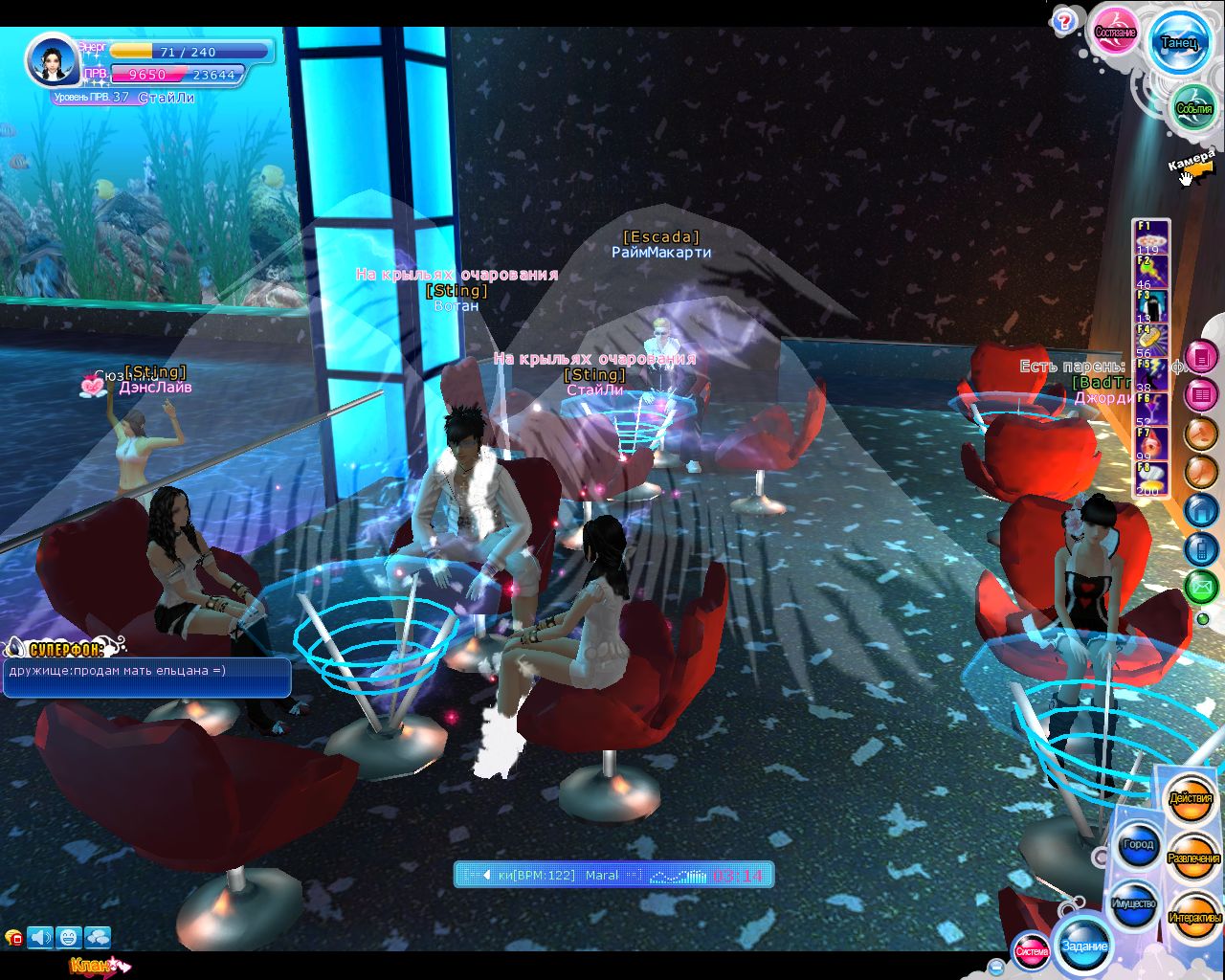
Task: Click the blue Танец button
Action: click(x=1178, y=43)
